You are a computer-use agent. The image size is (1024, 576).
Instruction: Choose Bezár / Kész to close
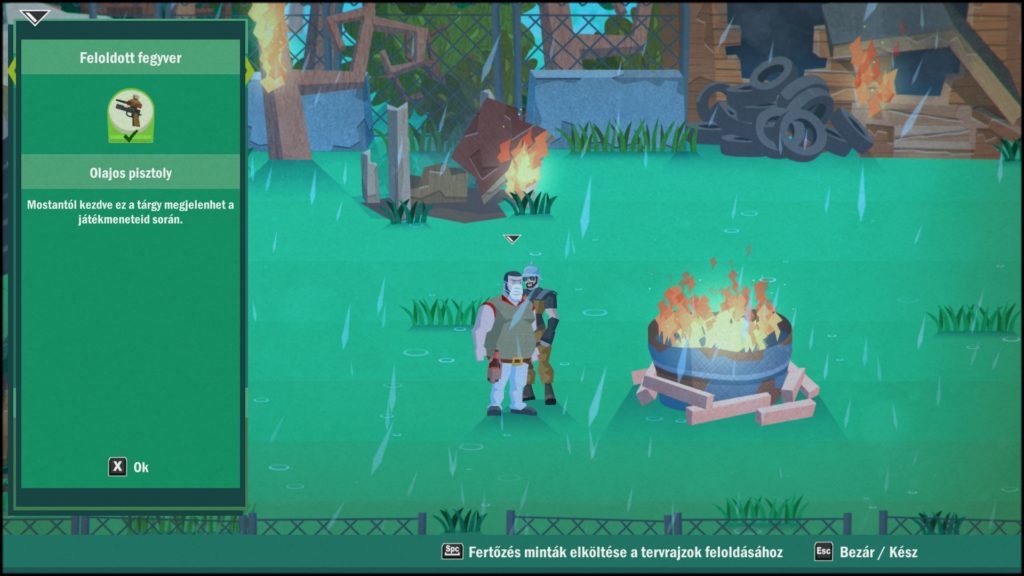point(866,551)
